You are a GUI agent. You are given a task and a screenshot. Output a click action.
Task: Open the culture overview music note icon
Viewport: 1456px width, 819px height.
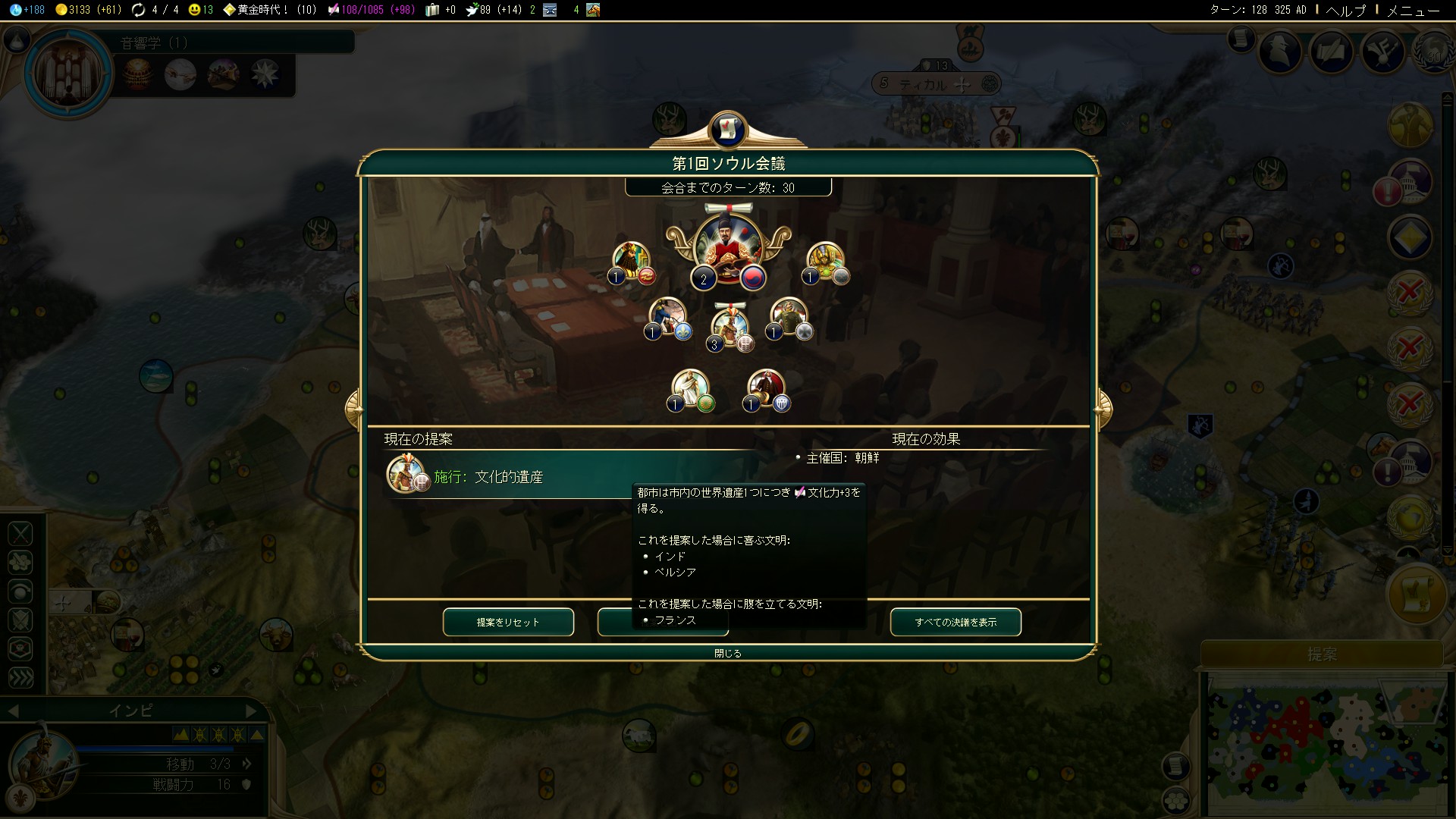[1383, 52]
